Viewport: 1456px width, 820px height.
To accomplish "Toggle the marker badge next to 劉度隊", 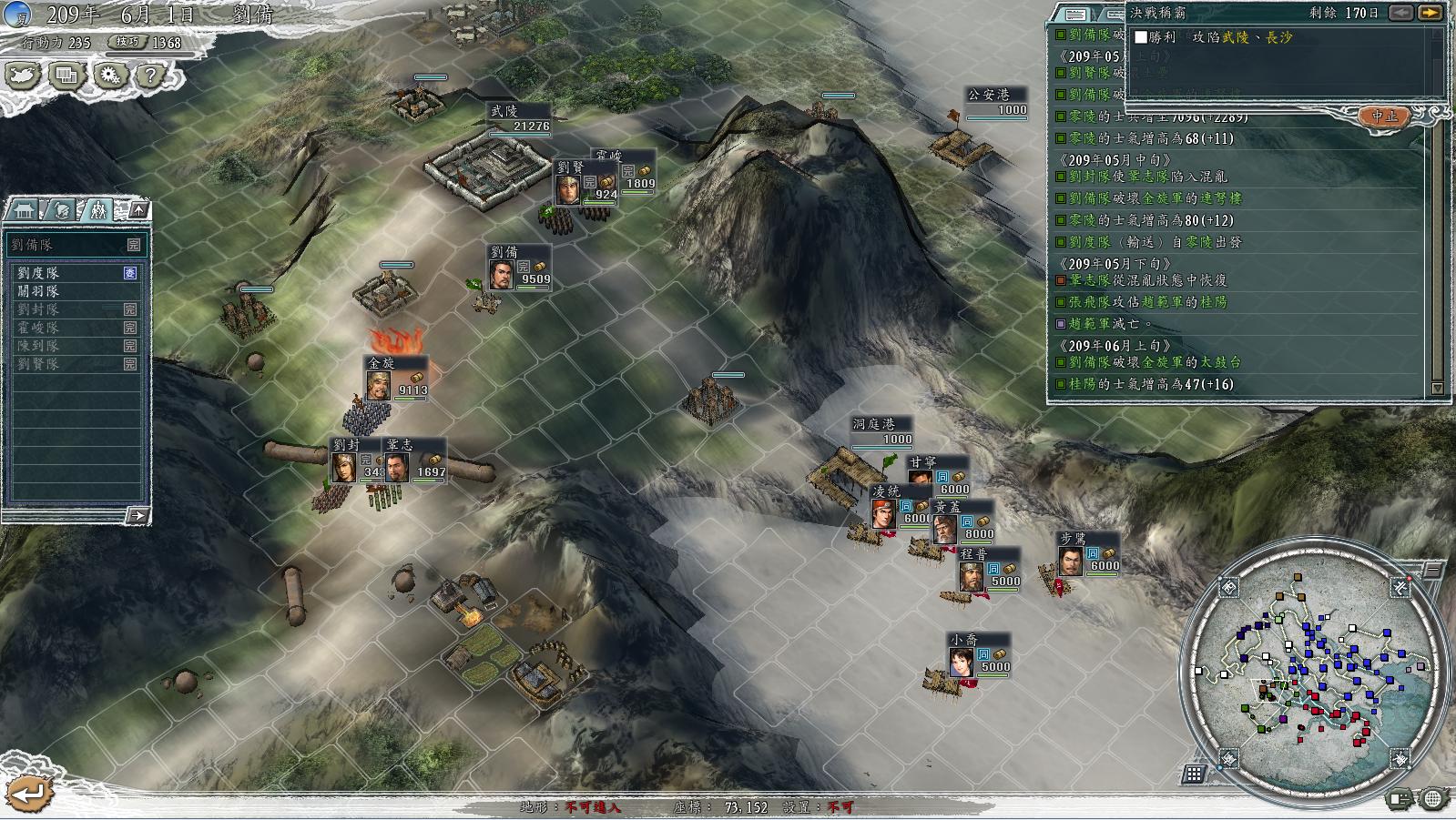I will click(129, 273).
